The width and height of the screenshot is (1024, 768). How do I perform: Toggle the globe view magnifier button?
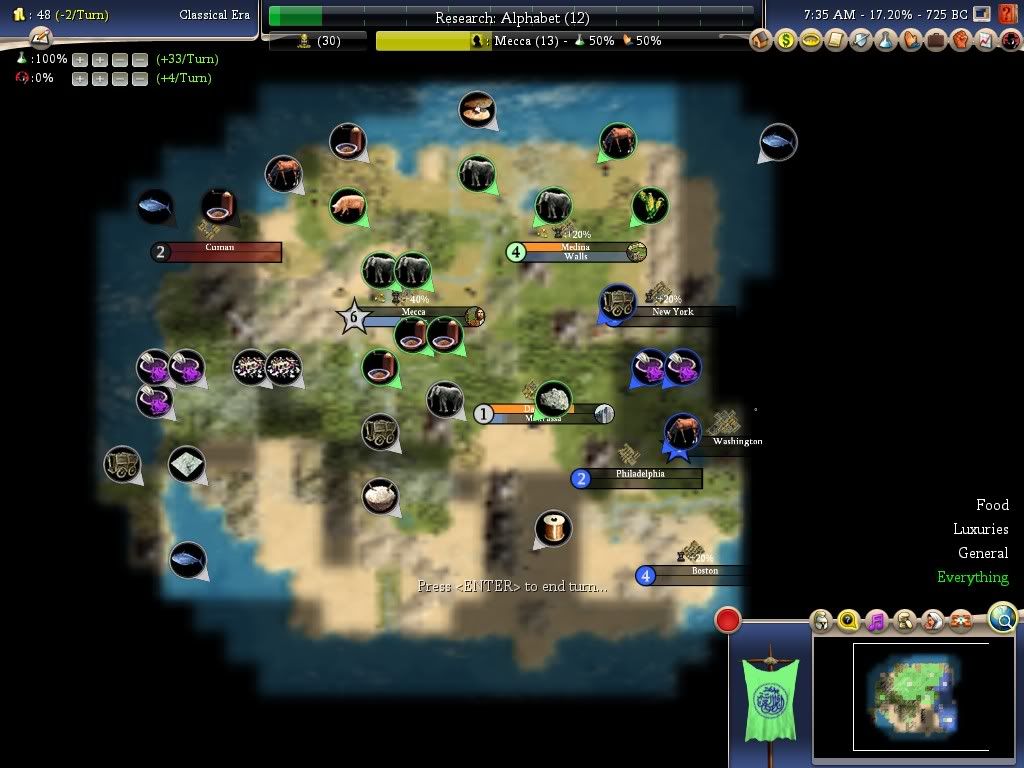(1003, 618)
